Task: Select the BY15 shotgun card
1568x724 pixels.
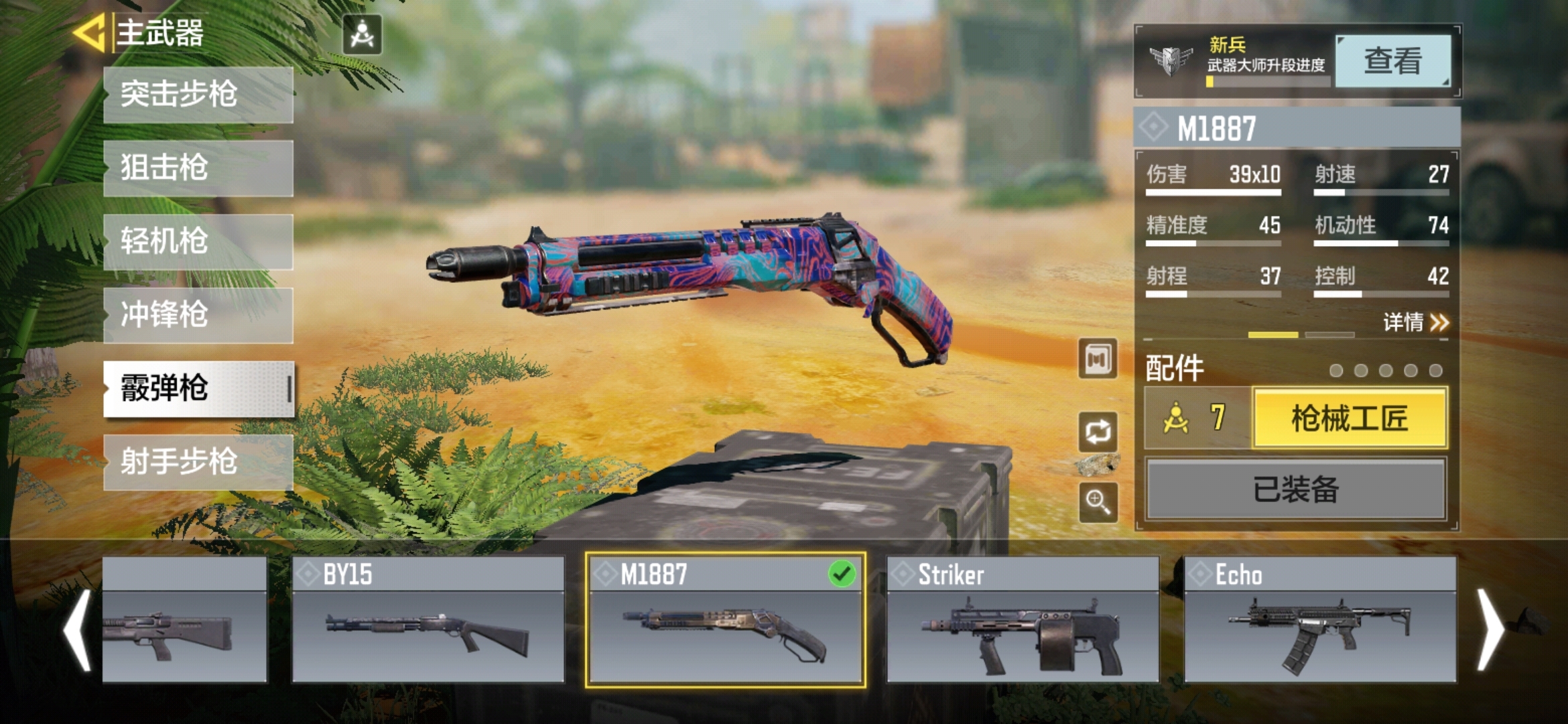Action: (x=428, y=619)
